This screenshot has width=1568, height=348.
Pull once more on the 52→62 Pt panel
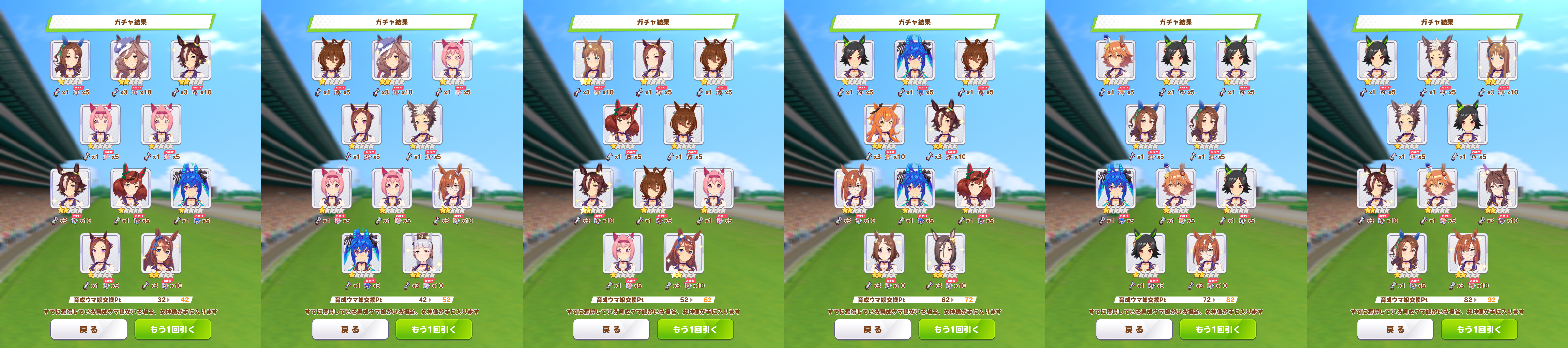point(695,329)
